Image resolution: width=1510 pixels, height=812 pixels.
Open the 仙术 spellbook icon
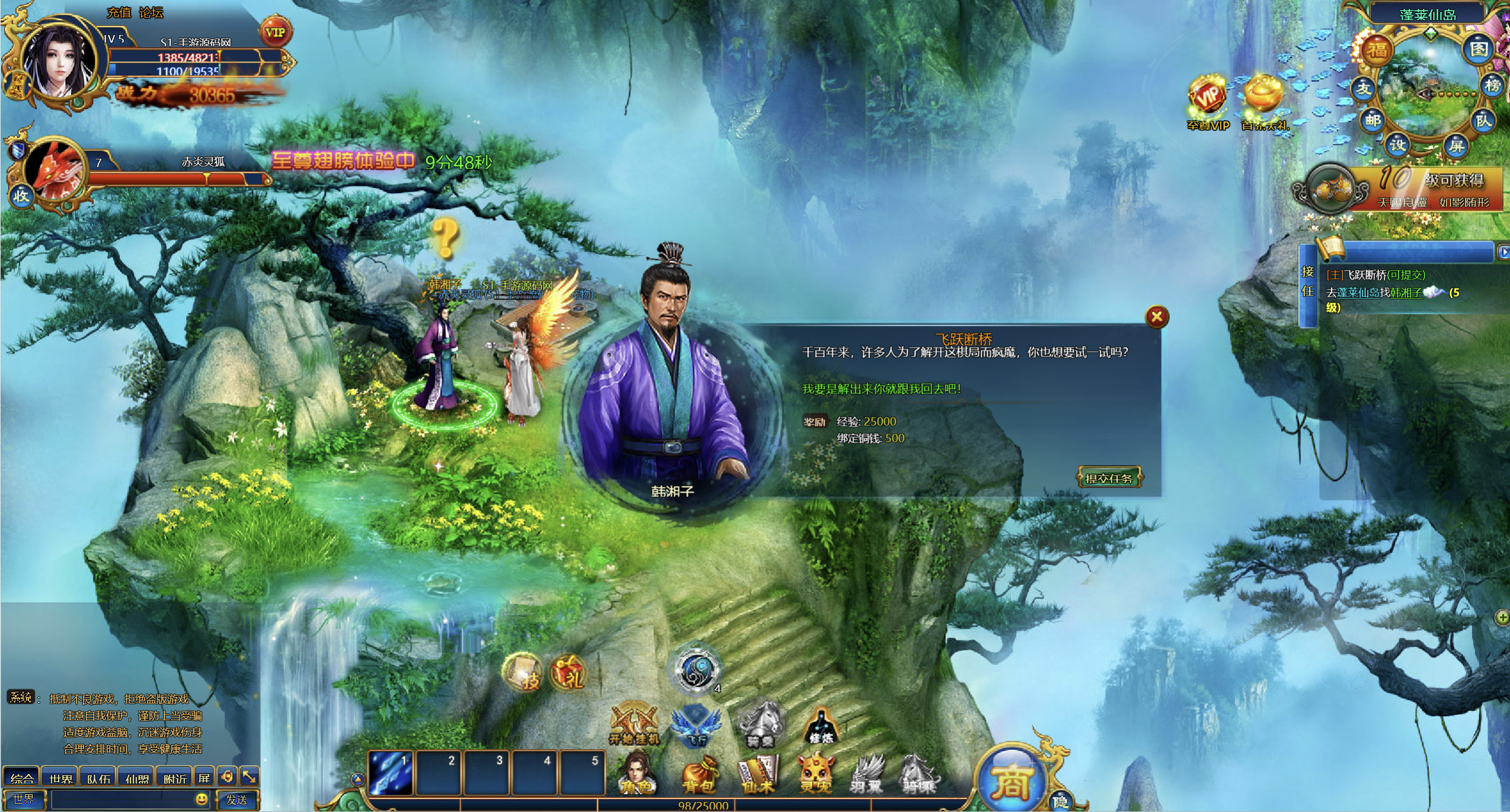(x=758, y=774)
